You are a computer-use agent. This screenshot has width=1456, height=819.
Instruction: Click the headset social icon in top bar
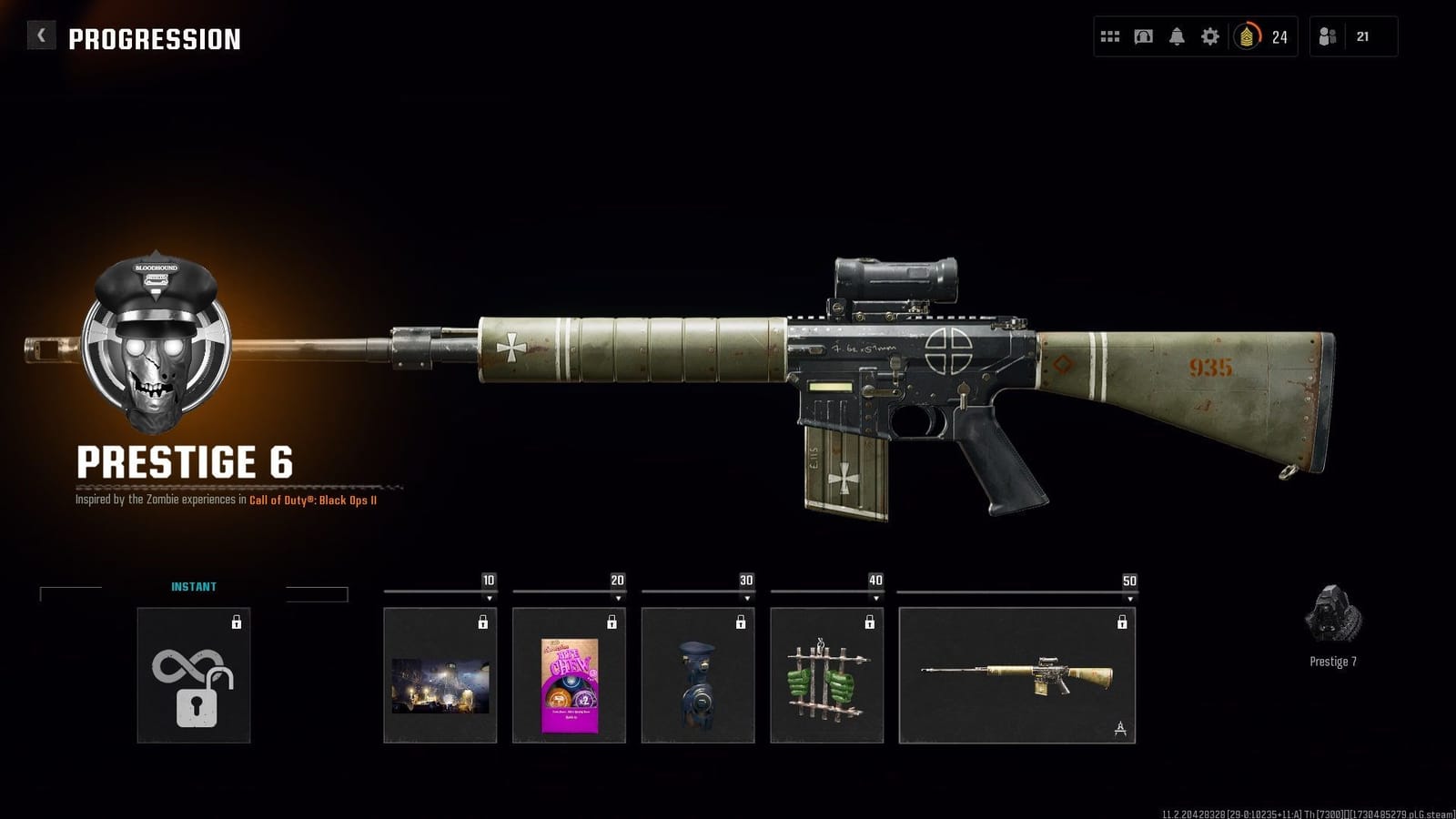tap(1143, 36)
